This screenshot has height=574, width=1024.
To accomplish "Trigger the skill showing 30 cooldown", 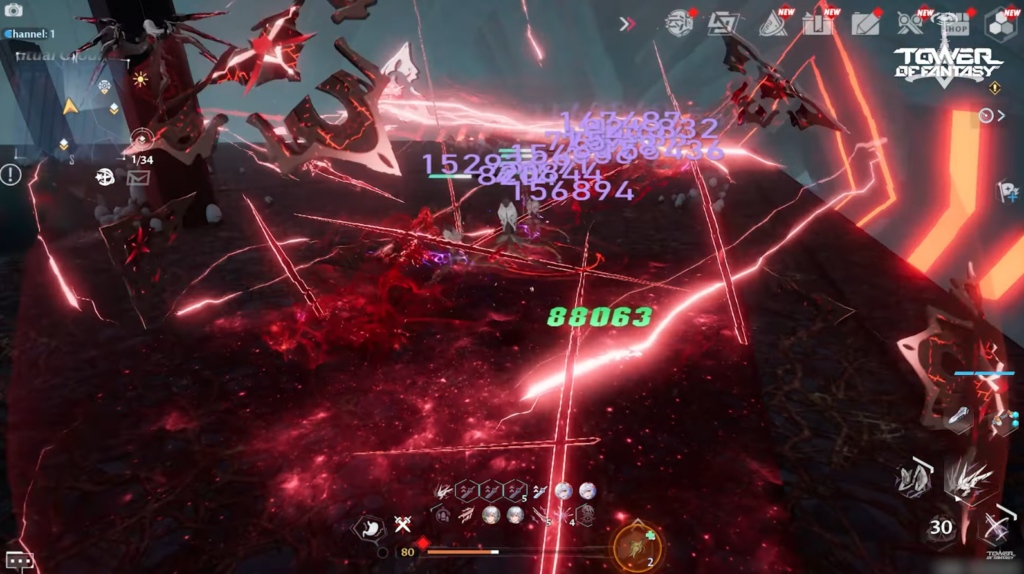I will pos(941,528).
